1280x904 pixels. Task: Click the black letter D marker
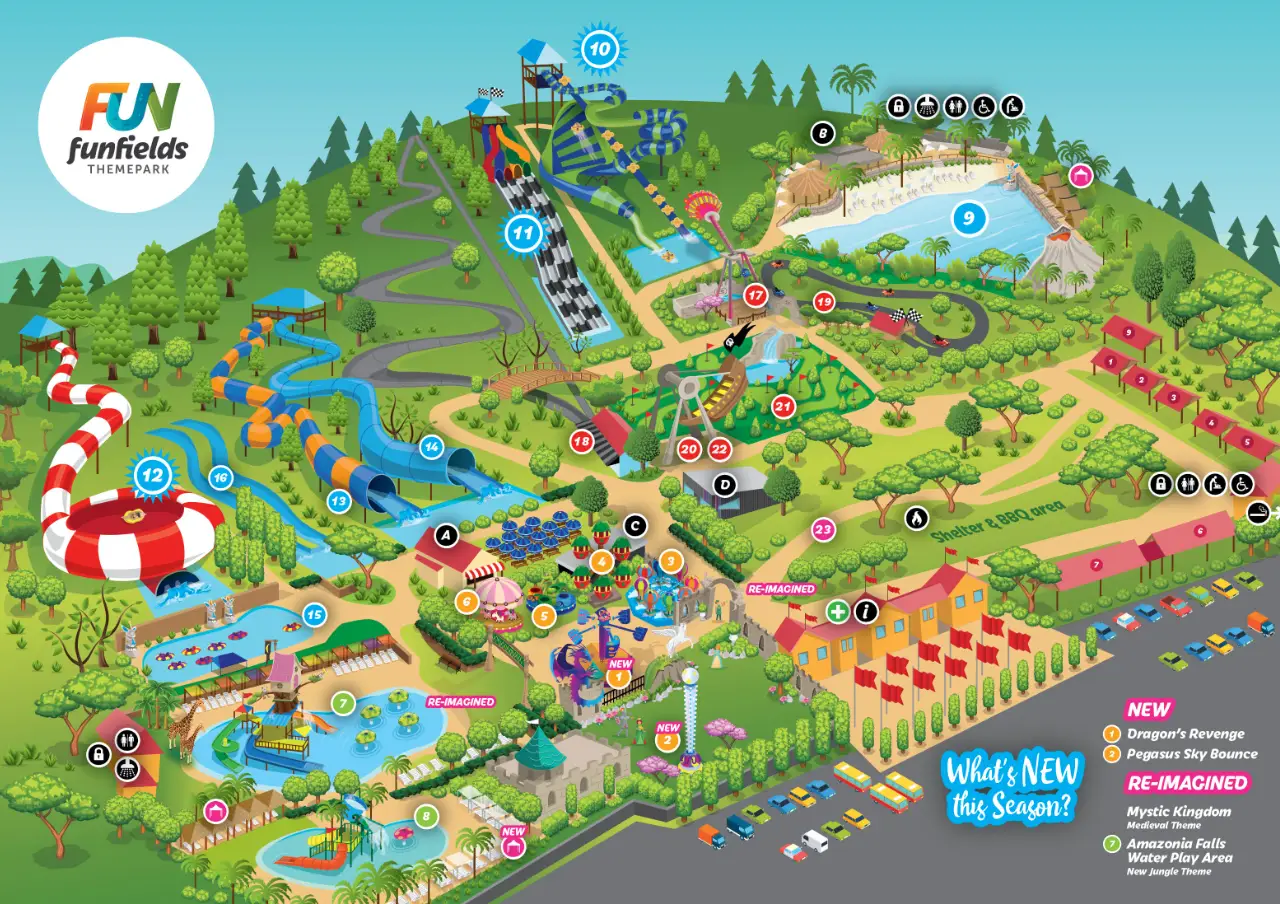tap(725, 484)
